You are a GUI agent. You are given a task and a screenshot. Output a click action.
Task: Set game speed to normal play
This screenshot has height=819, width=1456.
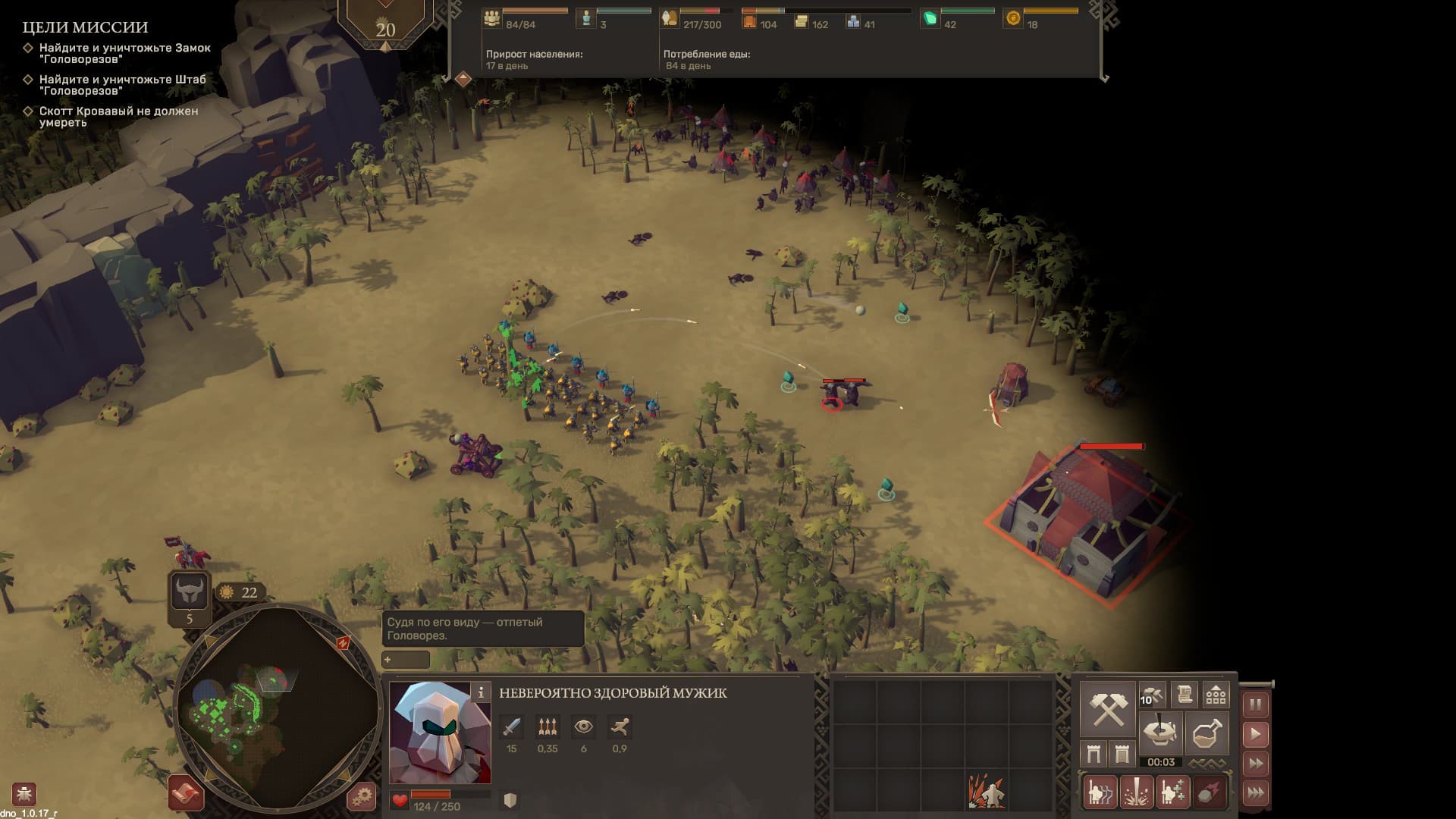(1256, 734)
